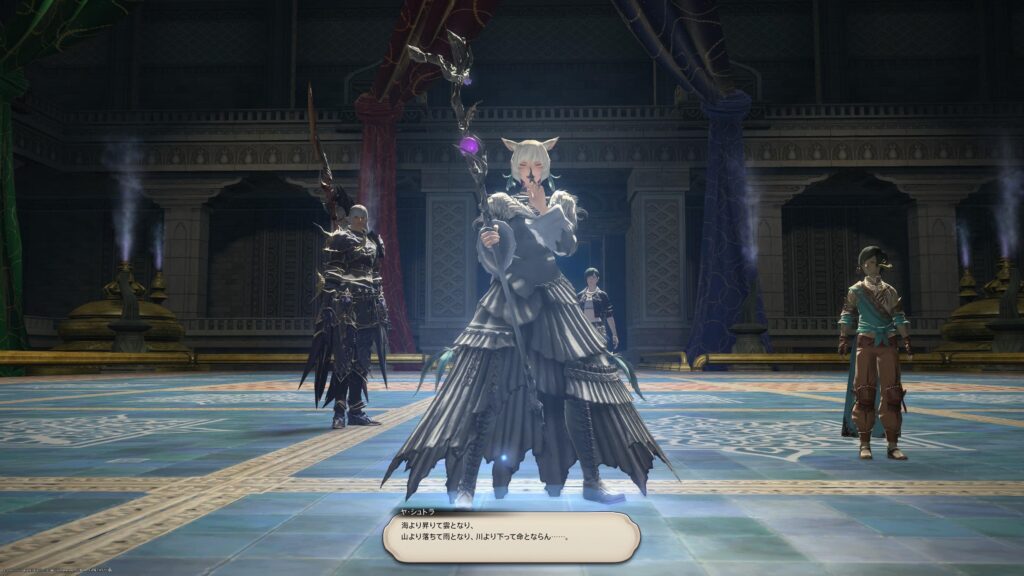Screen dimensions: 1024x576
Task: Advance Y'shtola's dialogue text box
Action: pos(511,536)
